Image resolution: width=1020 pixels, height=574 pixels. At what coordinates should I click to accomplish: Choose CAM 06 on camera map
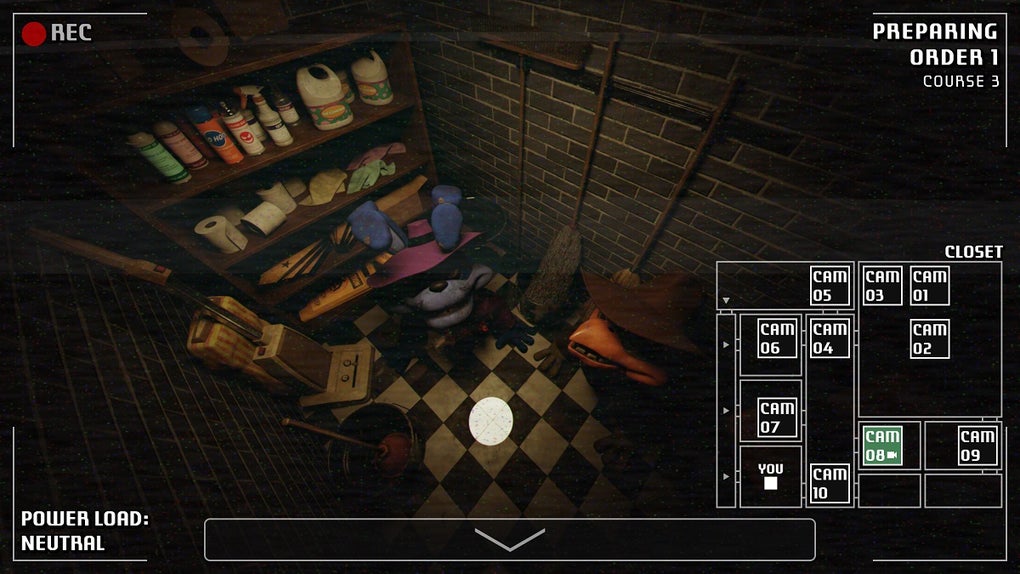point(777,338)
